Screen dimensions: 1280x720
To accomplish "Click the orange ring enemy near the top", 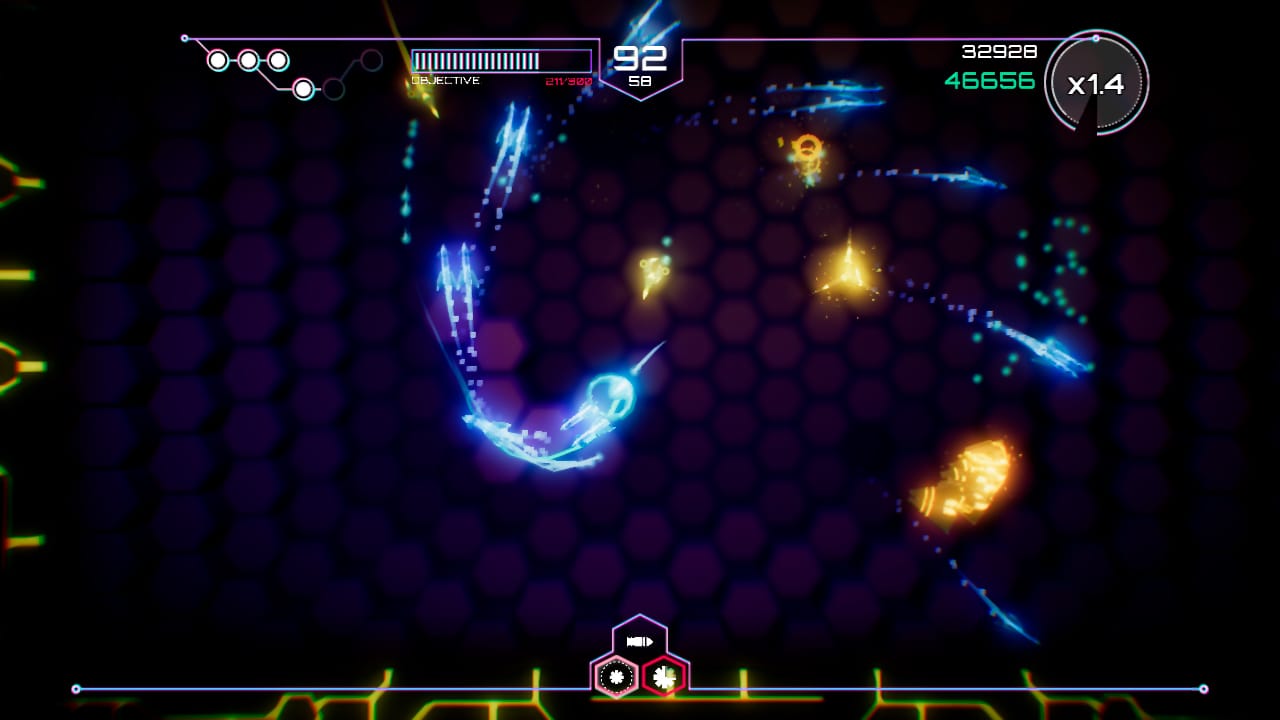I will pos(806,152).
